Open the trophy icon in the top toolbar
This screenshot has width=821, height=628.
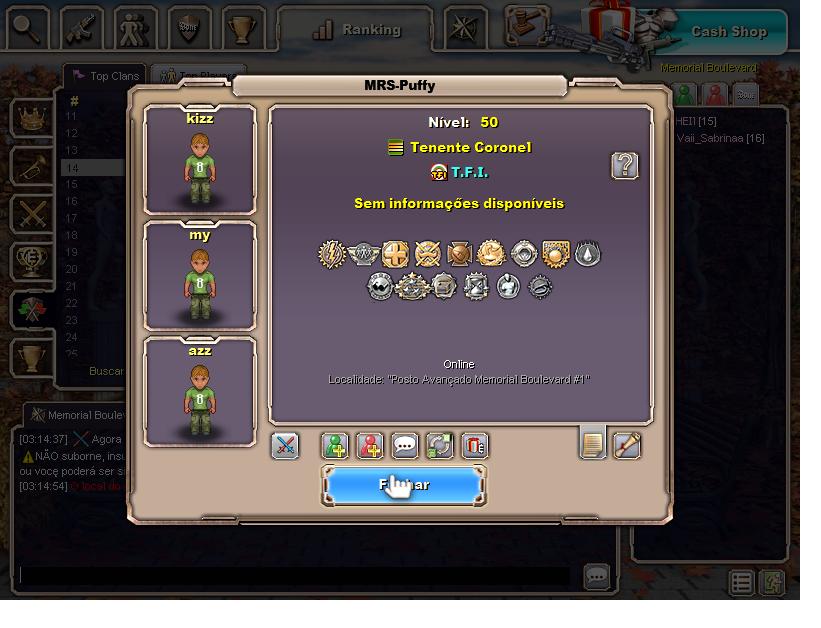pos(241,28)
